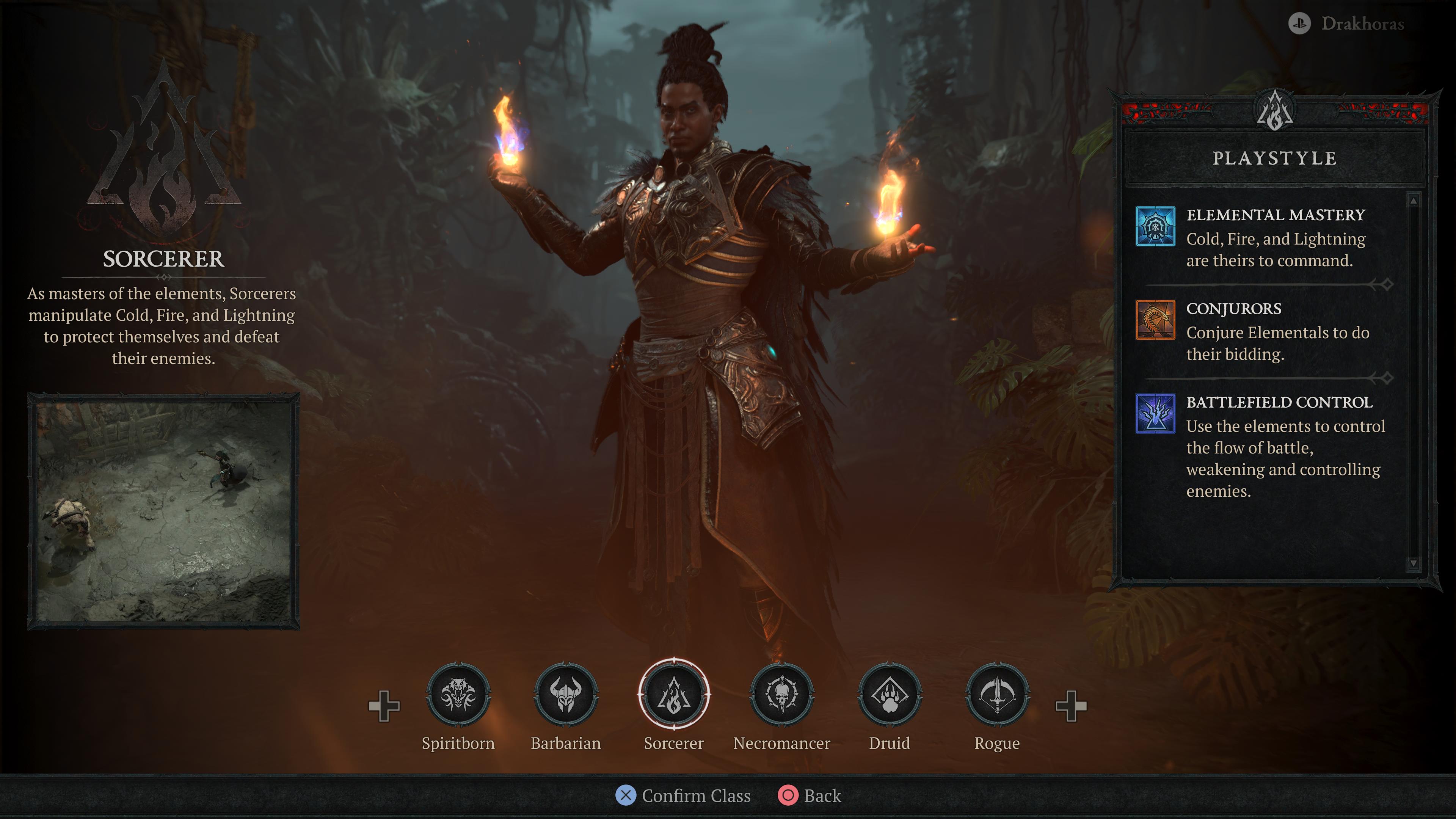Play the Sorcerer gameplay preview video
Viewport: 1456px width, 819px height.
coord(163,511)
